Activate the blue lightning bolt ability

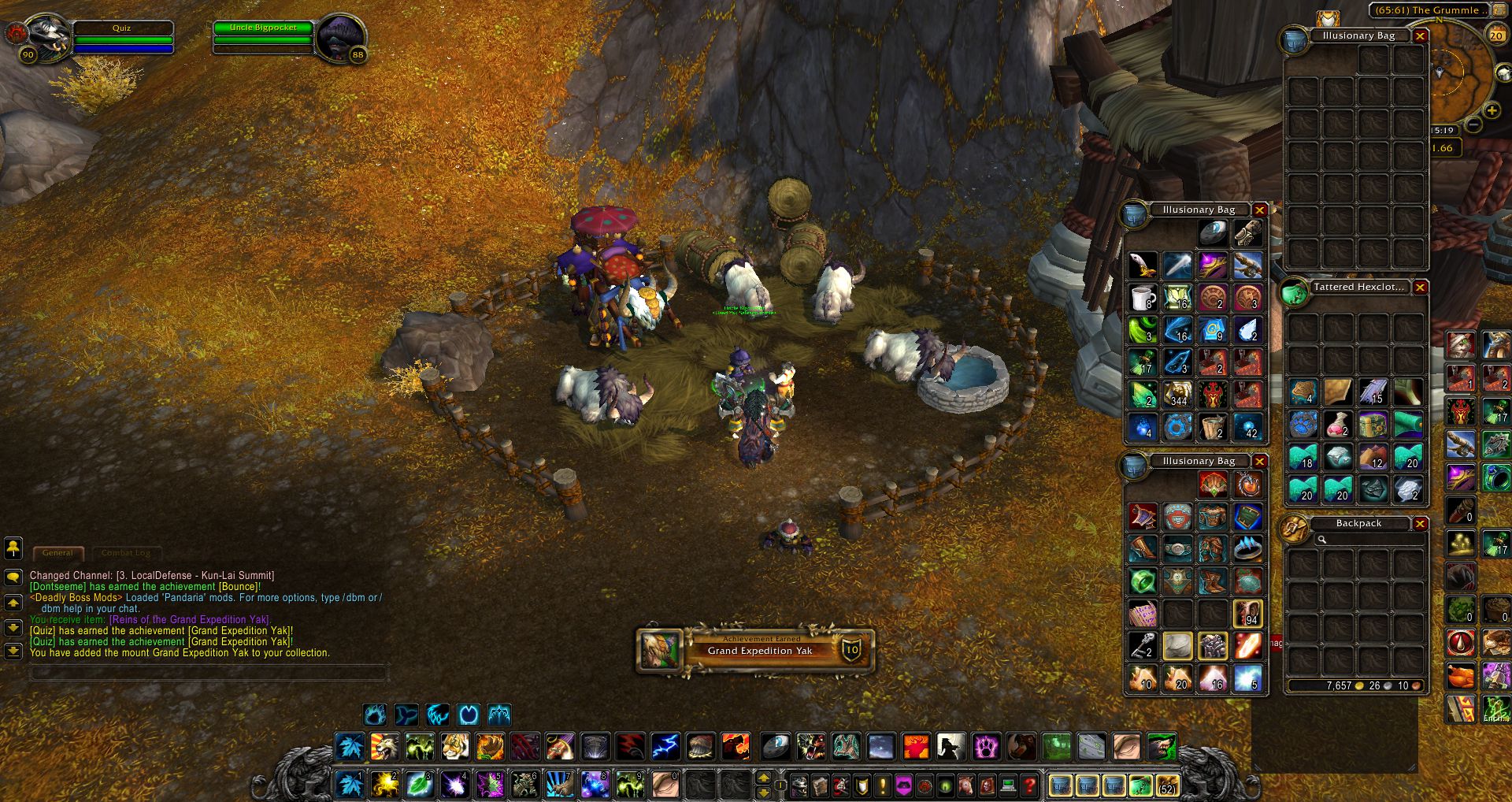pos(665,746)
